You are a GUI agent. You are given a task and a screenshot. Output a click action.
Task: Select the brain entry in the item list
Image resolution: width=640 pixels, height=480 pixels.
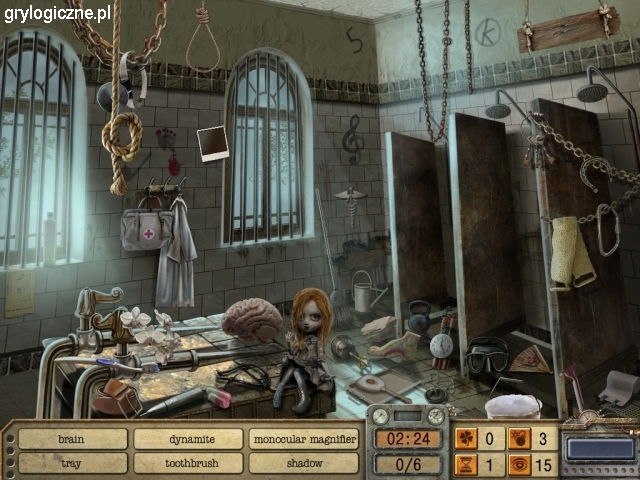[x=72, y=439]
